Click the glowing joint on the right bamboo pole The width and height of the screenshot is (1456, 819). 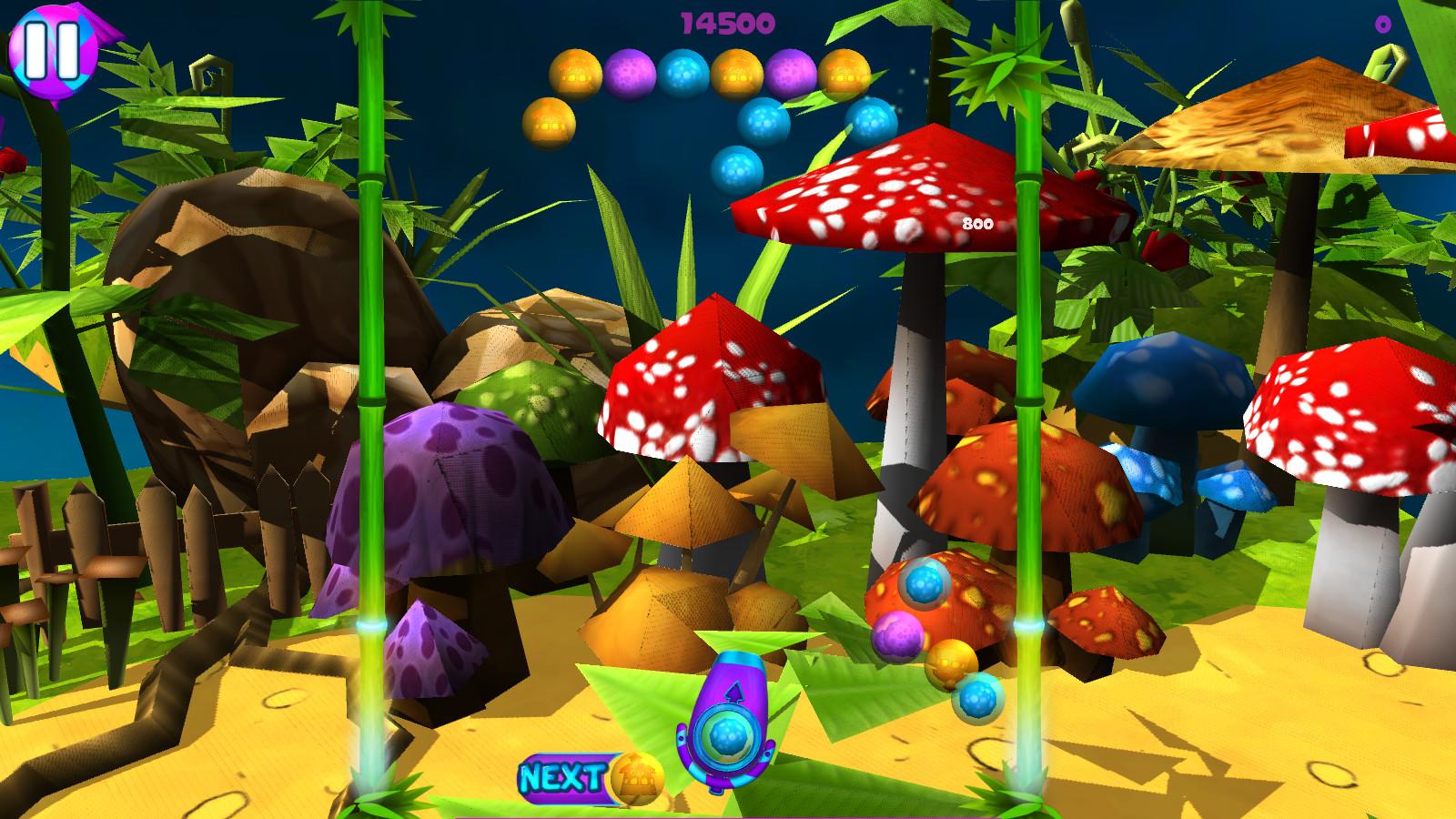(x=1029, y=626)
